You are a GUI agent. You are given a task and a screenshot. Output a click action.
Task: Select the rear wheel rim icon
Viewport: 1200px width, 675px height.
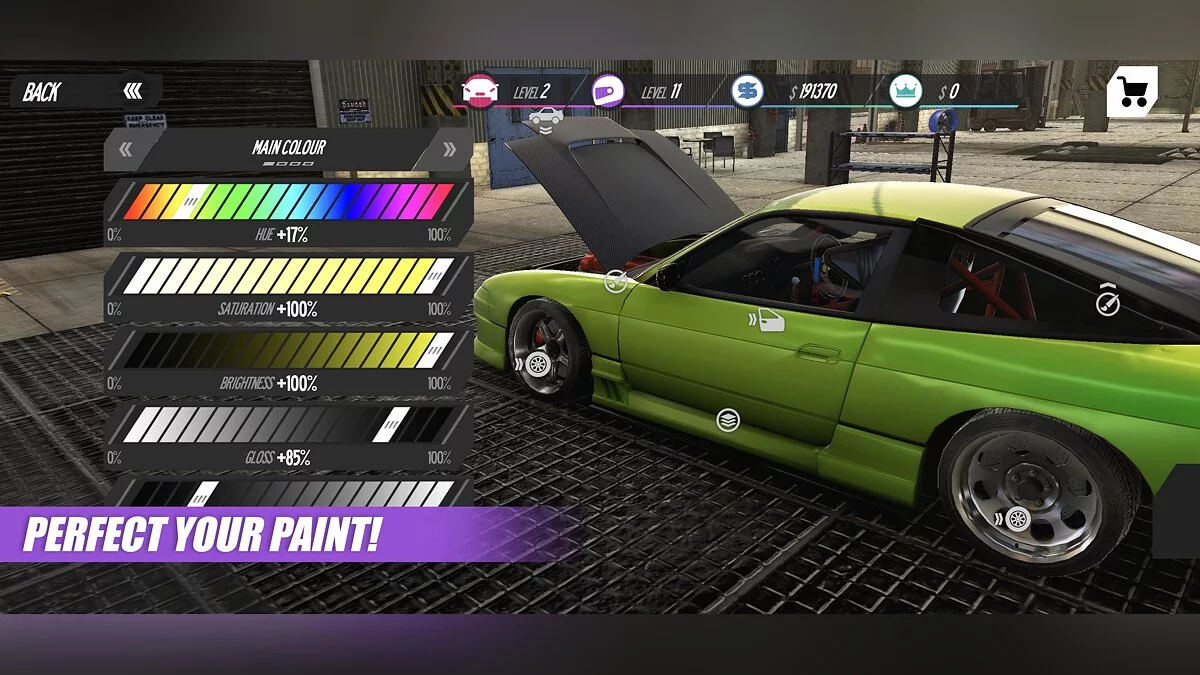pos(1017,519)
